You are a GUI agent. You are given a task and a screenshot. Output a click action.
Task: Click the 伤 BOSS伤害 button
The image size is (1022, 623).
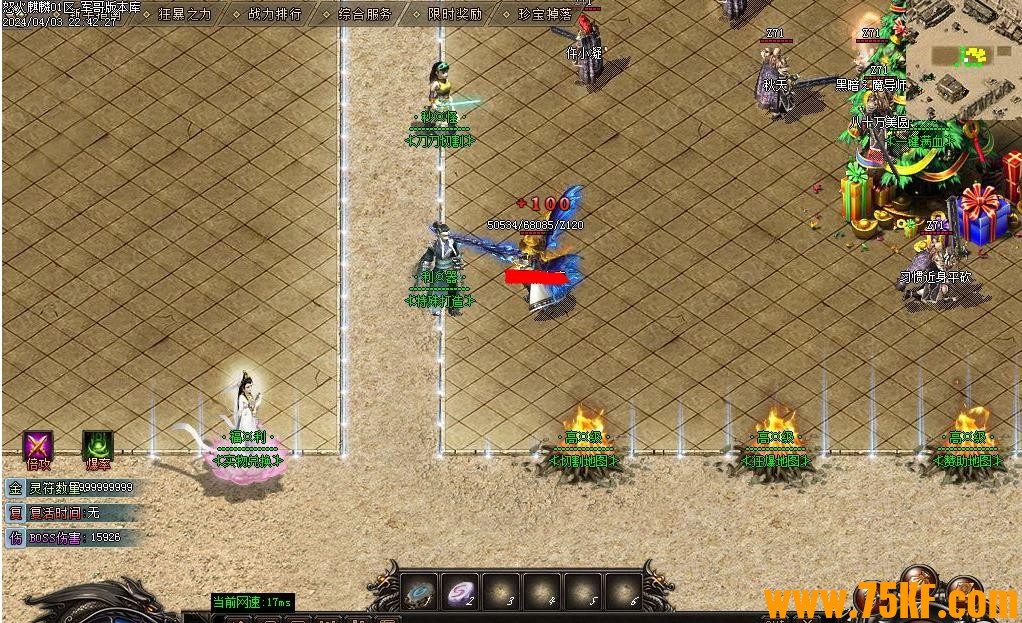(x=15, y=538)
